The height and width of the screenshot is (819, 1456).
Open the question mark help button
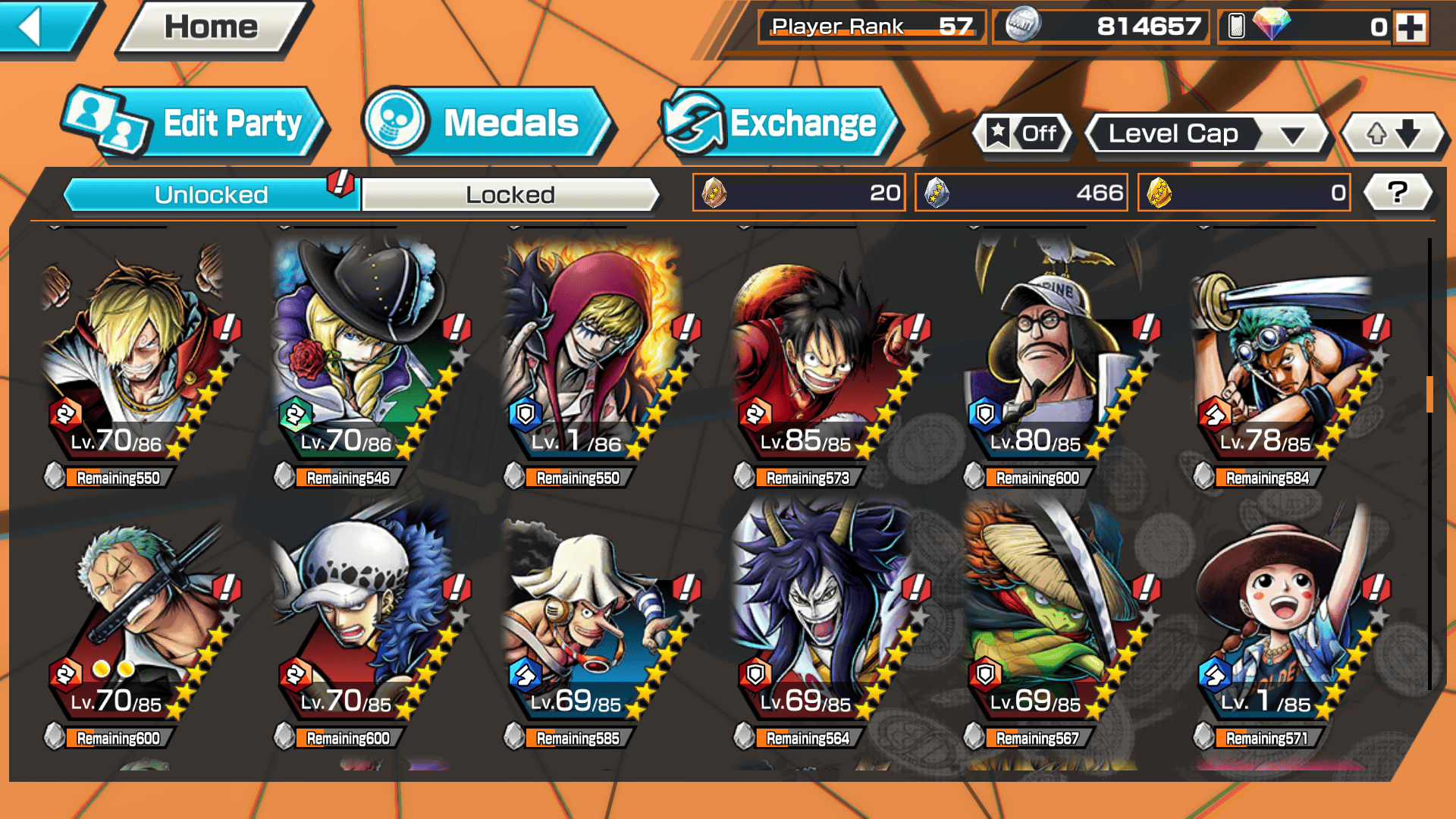coord(1397,193)
